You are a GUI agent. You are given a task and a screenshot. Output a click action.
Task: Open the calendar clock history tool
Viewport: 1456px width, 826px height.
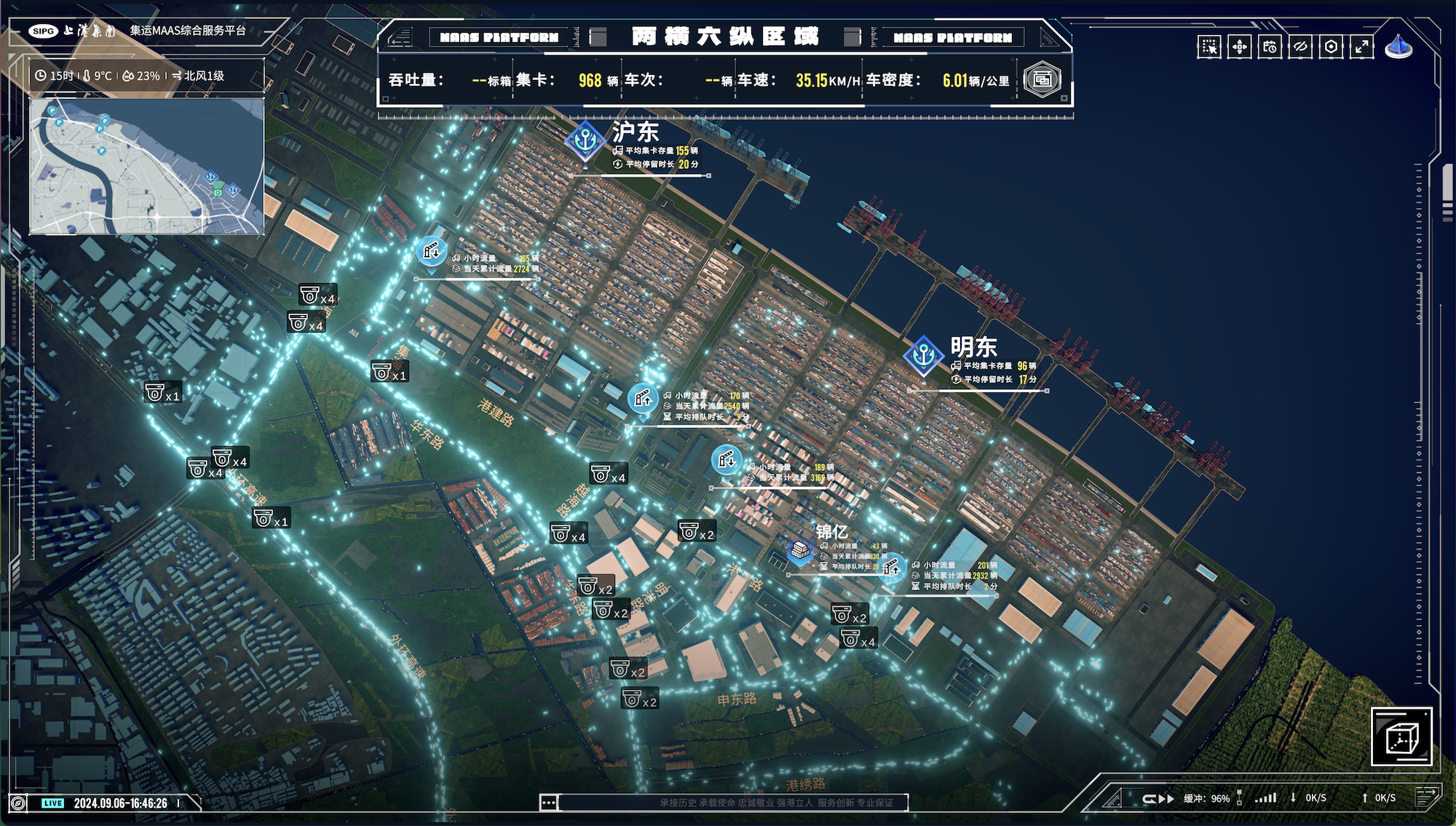(x=1270, y=47)
